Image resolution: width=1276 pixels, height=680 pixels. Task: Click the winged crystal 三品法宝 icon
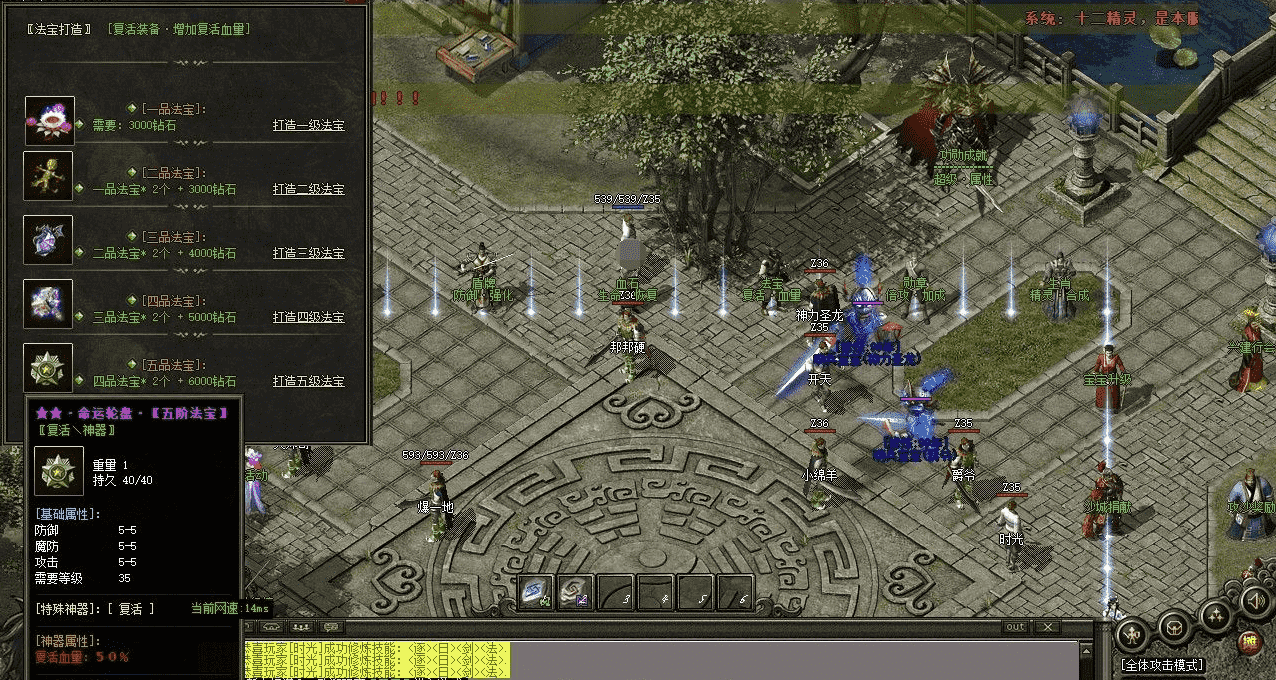click(49, 240)
